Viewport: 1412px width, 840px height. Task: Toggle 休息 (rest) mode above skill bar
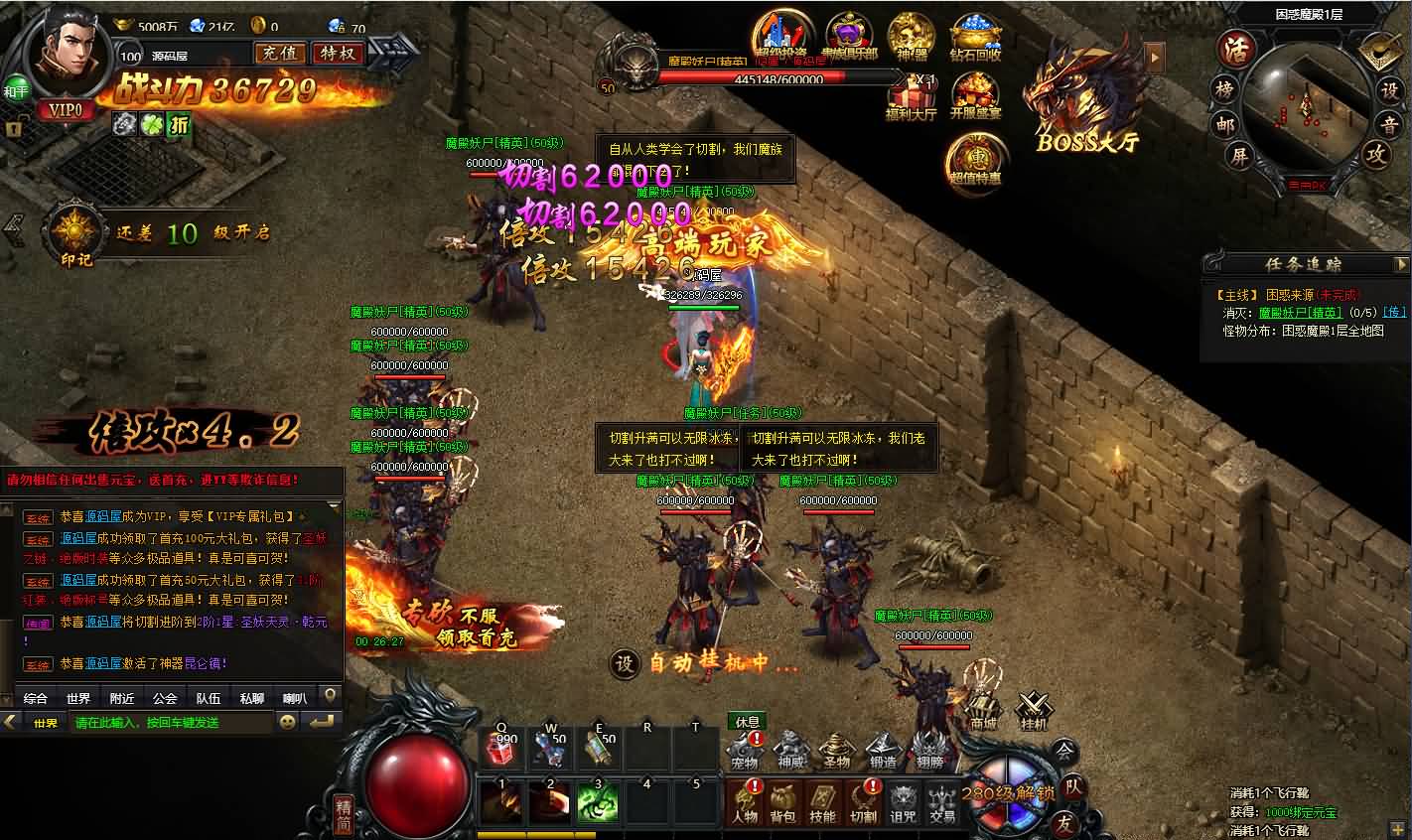[x=748, y=722]
